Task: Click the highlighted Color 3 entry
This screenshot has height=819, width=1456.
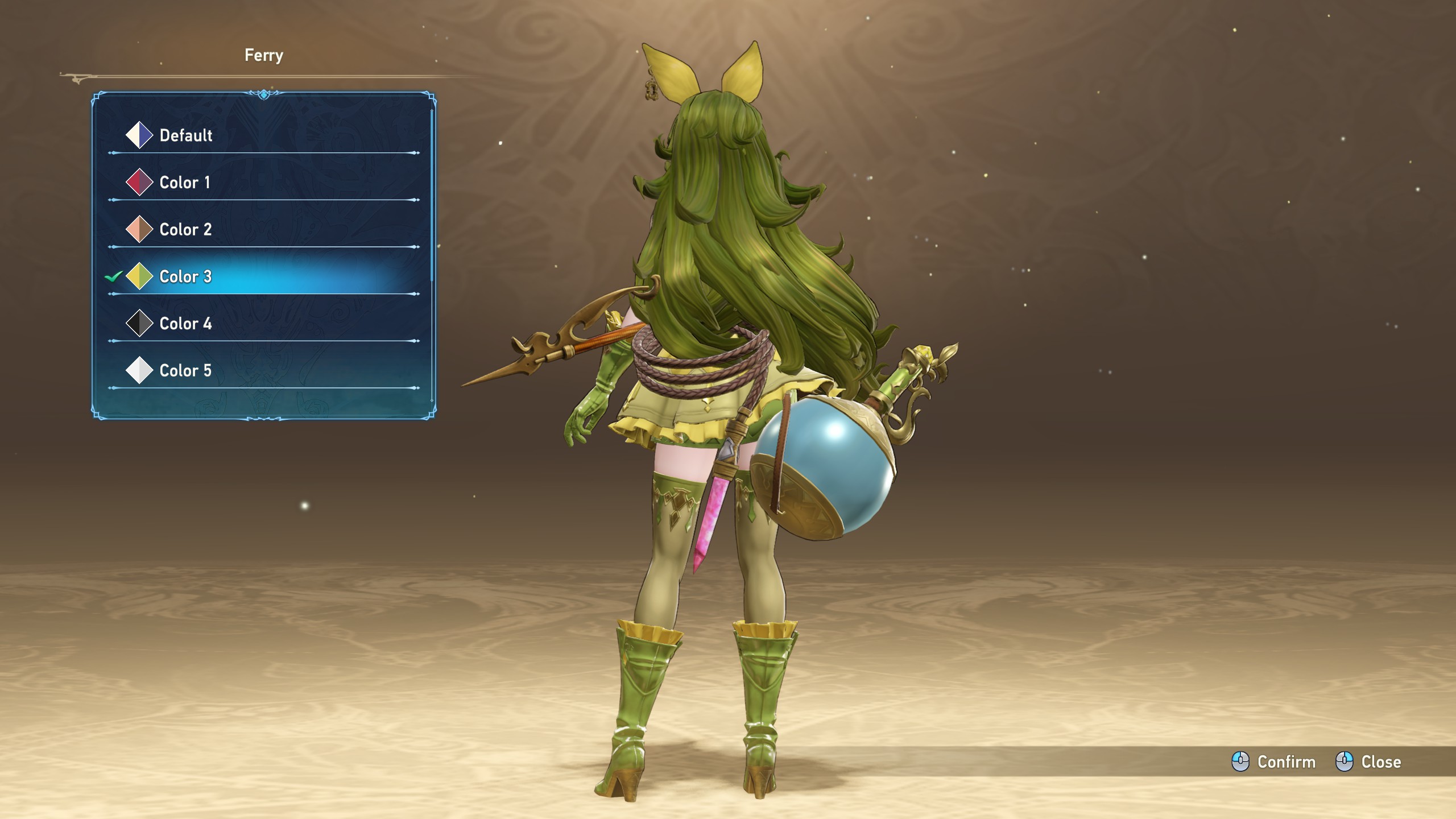Action: (x=185, y=277)
